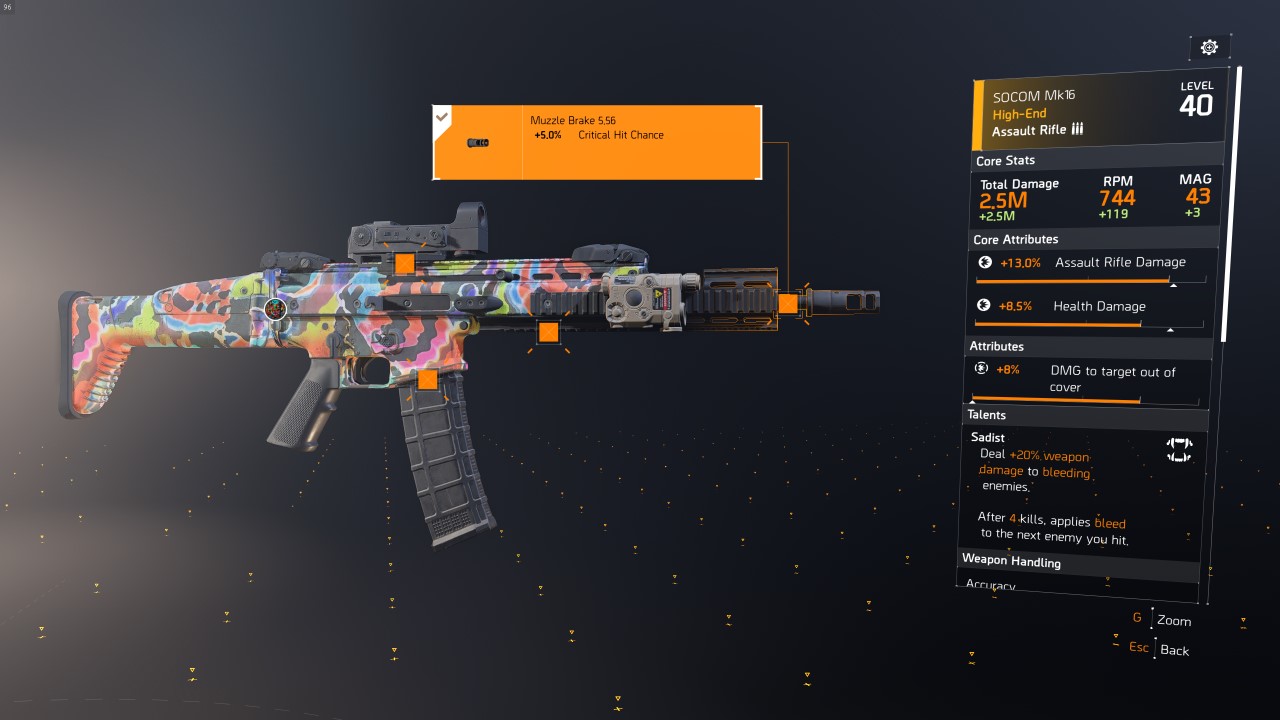Open the gear settings icon
The width and height of the screenshot is (1280, 720).
pos(1209,47)
